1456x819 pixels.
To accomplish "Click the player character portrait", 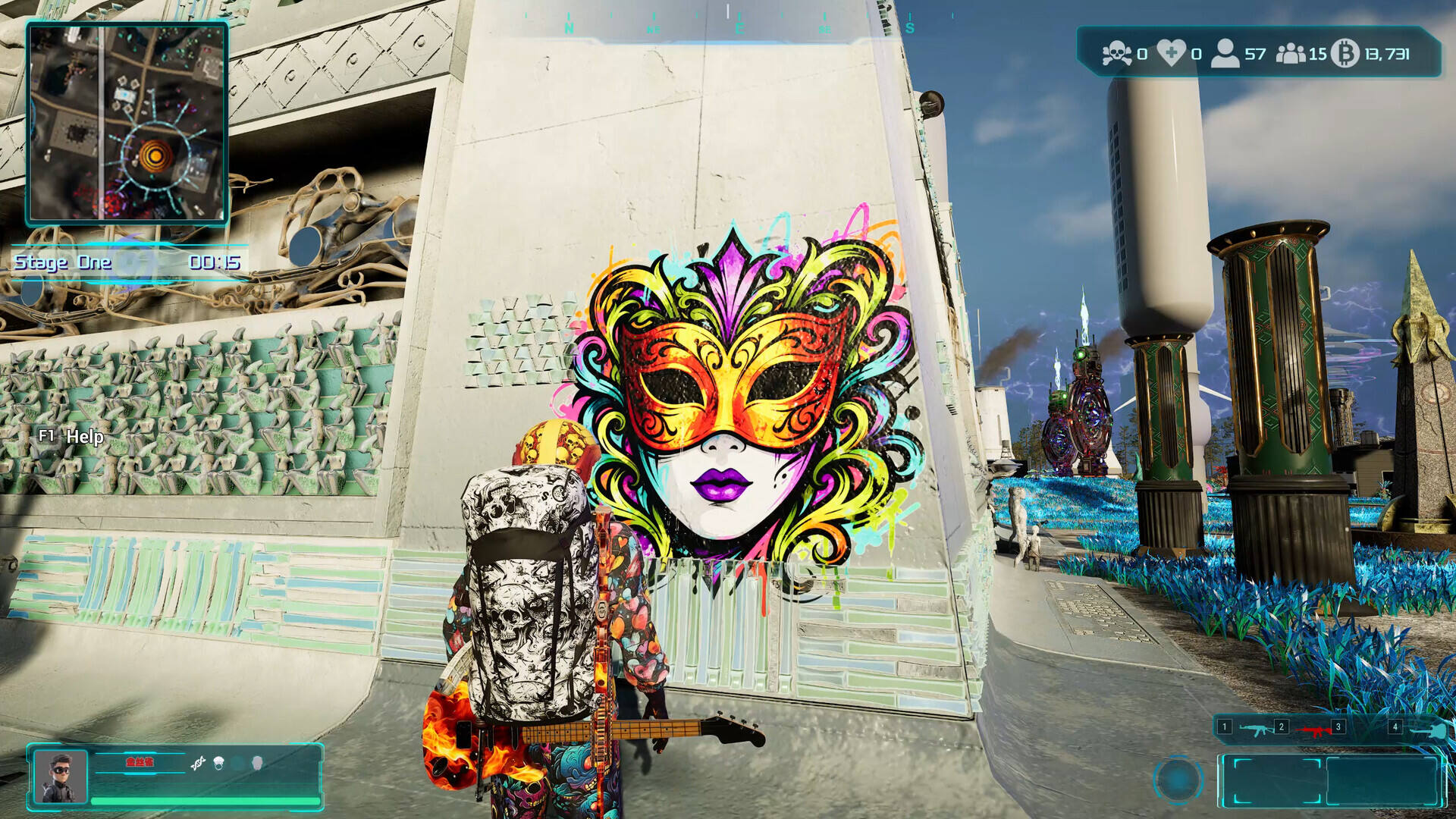I will click(x=61, y=776).
